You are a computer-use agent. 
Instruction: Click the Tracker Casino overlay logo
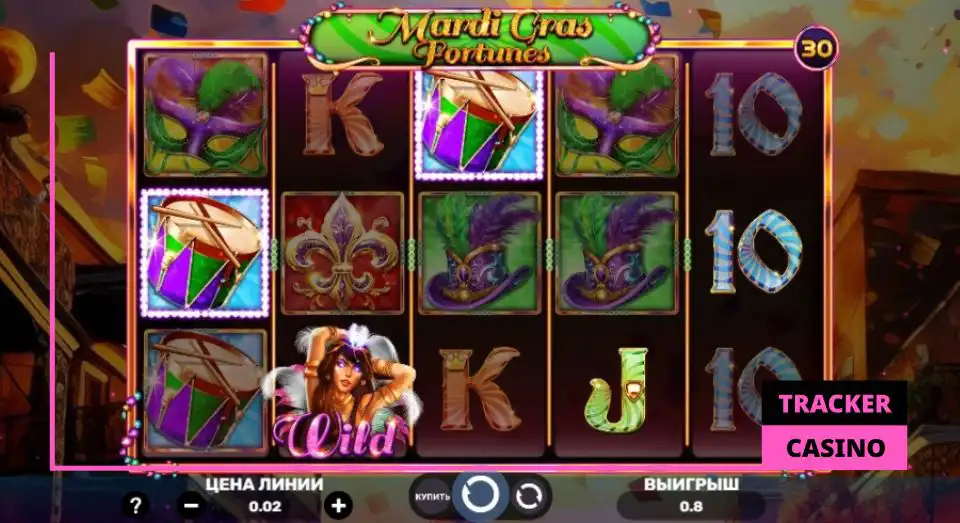834,425
